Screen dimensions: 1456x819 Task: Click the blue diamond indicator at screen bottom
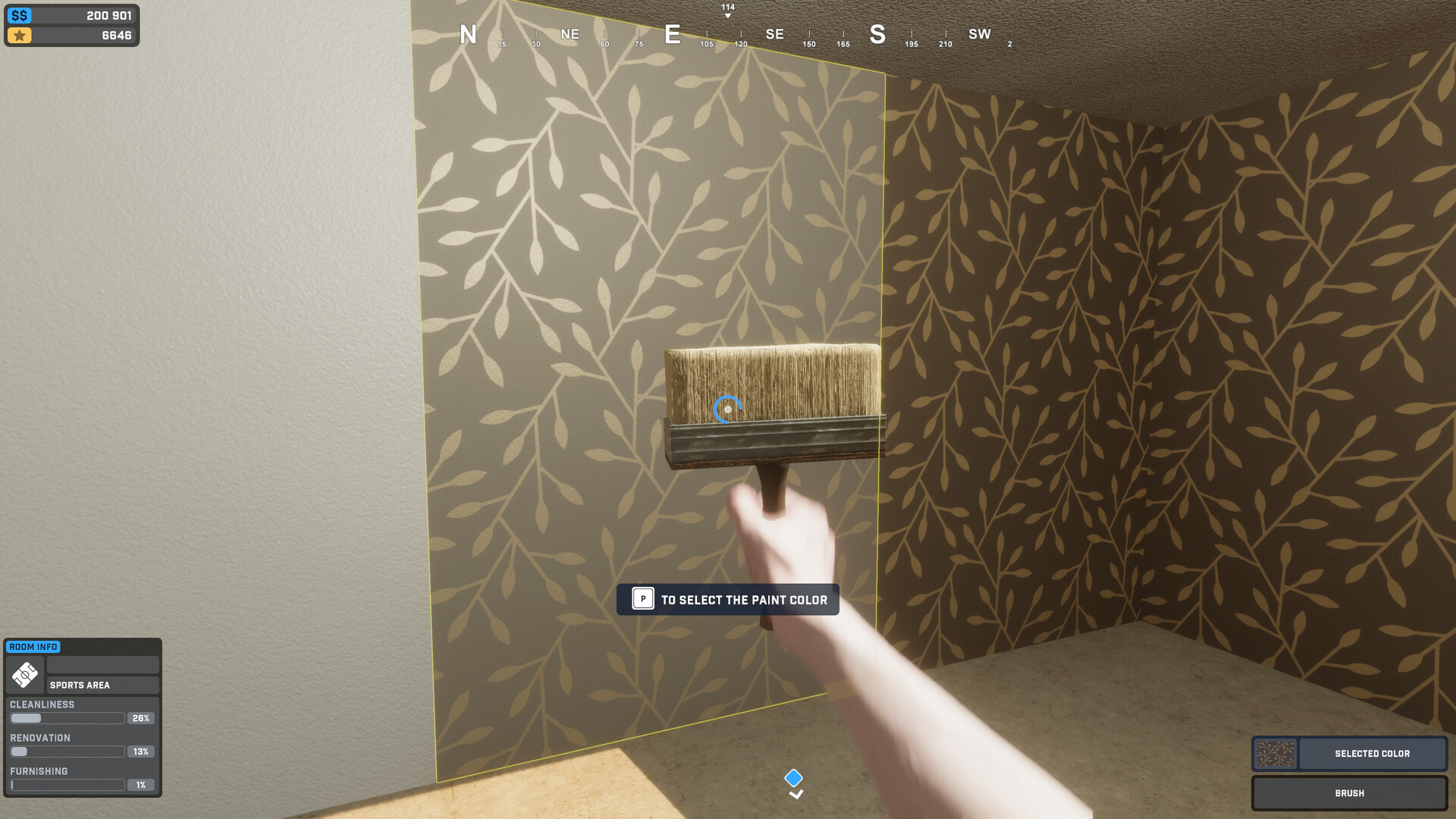click(x=795, y=777)
